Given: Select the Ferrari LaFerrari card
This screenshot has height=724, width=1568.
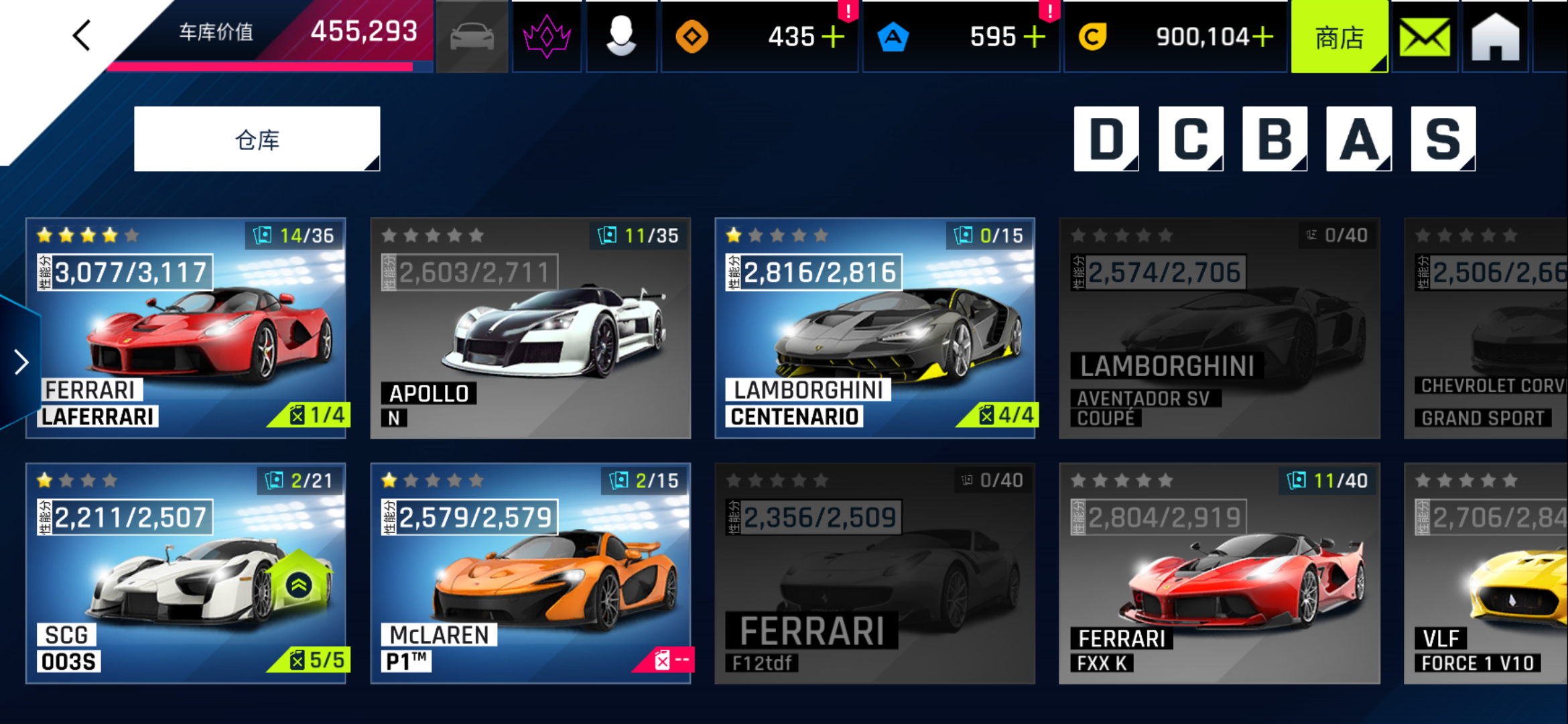Looking at the screenshot, I should click(186, 328).
